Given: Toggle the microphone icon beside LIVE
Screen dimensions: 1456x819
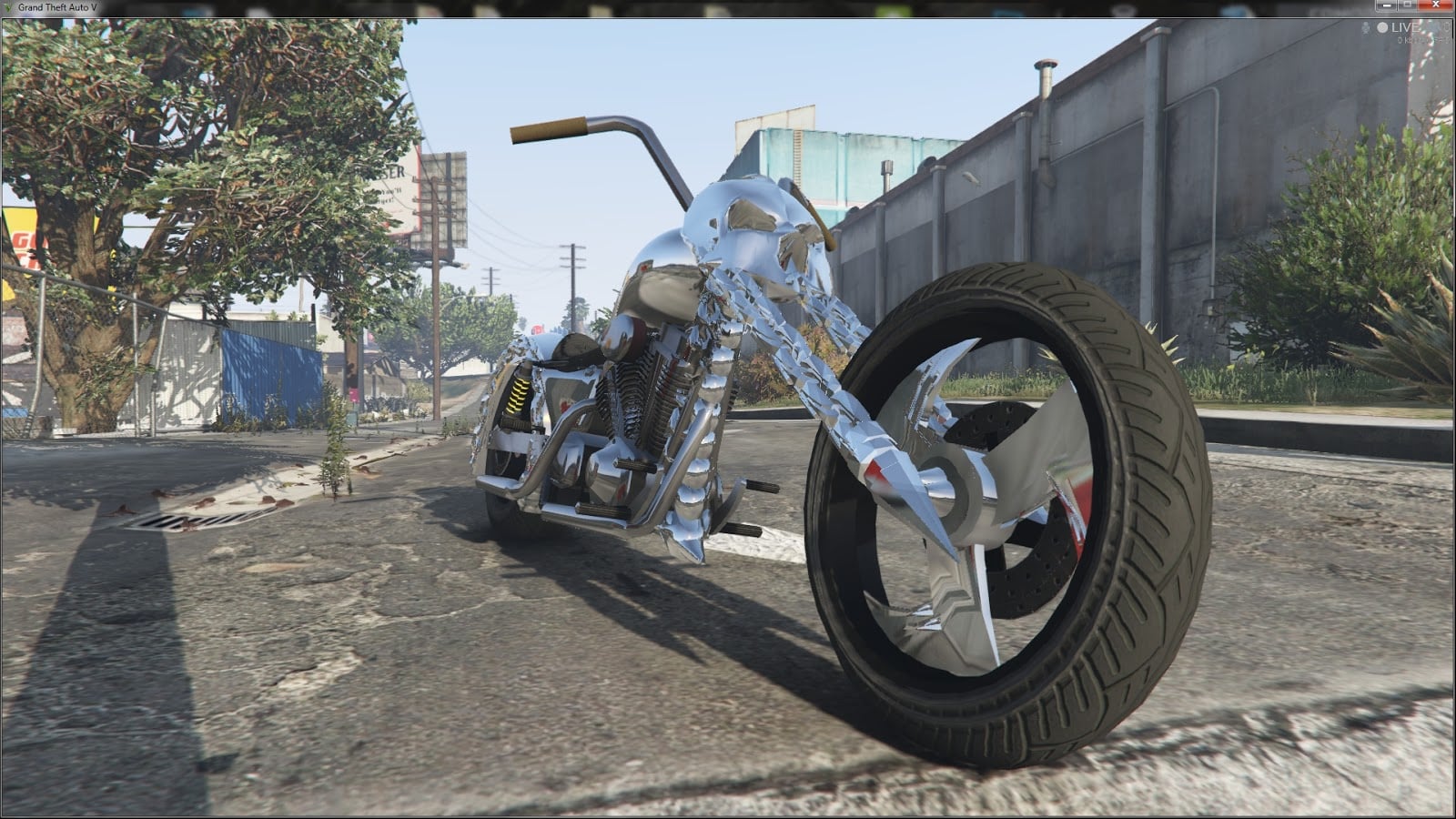Looking at the screenshot, I should click(1366, 28).
